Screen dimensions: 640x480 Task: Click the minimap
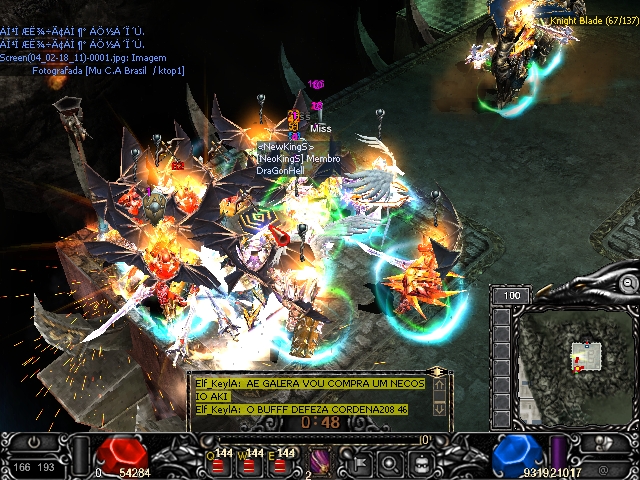pyautogui.click(x=575, y=360)
